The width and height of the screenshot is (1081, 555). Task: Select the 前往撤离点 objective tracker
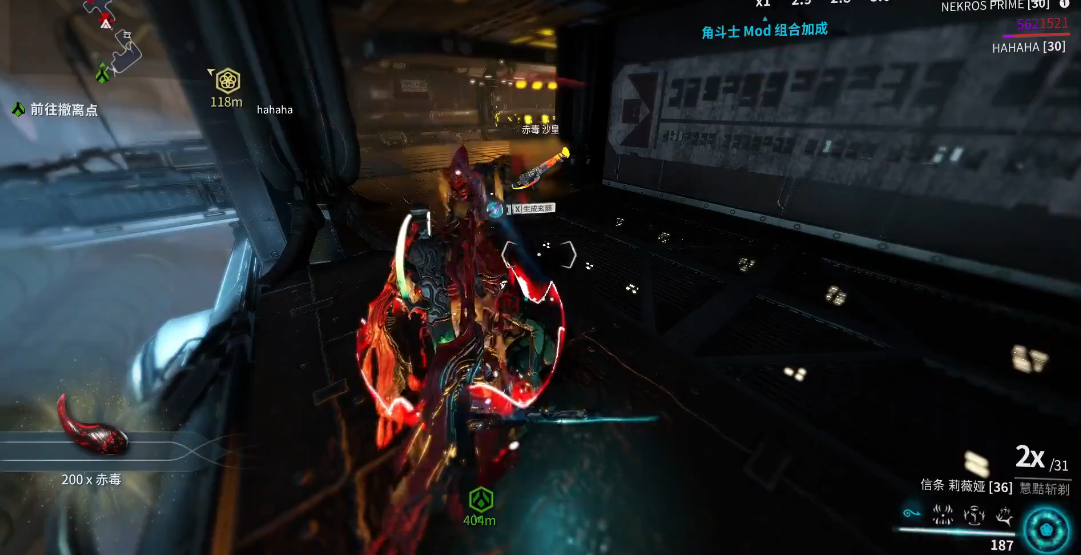click(x=56, y=110)
